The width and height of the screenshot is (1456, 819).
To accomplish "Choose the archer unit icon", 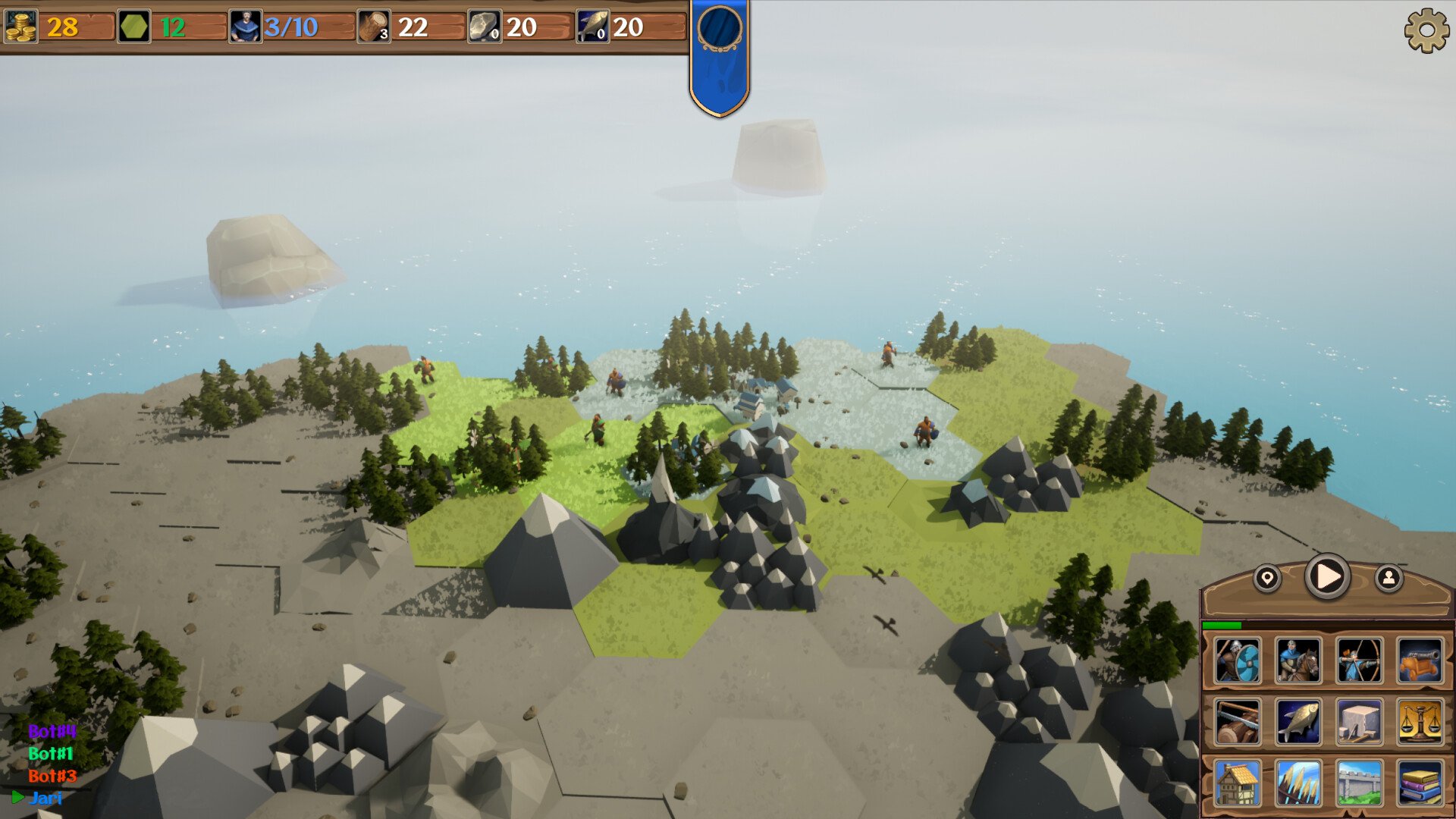I will click(1359, 661).
